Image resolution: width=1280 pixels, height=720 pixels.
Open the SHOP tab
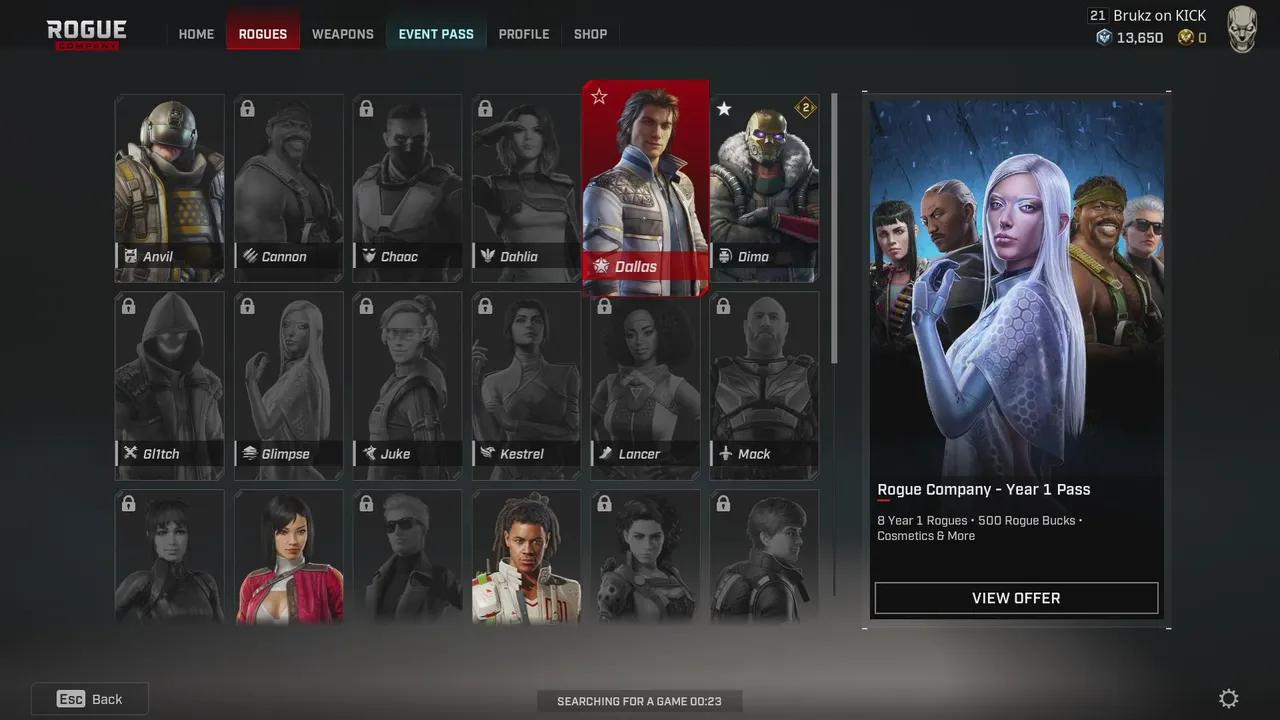(x=590, y=33)
